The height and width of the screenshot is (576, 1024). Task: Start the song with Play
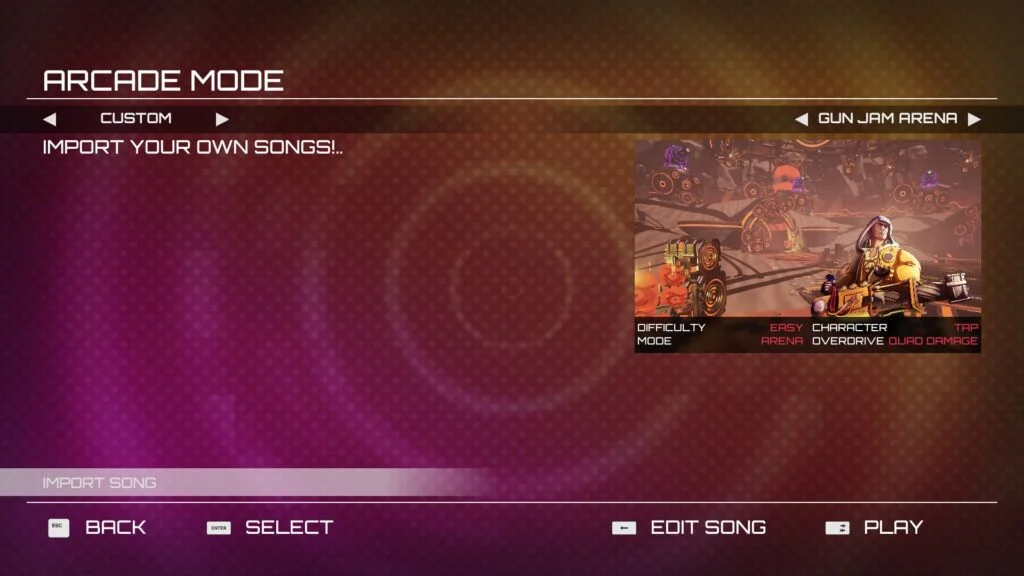[x=874, y=527]
